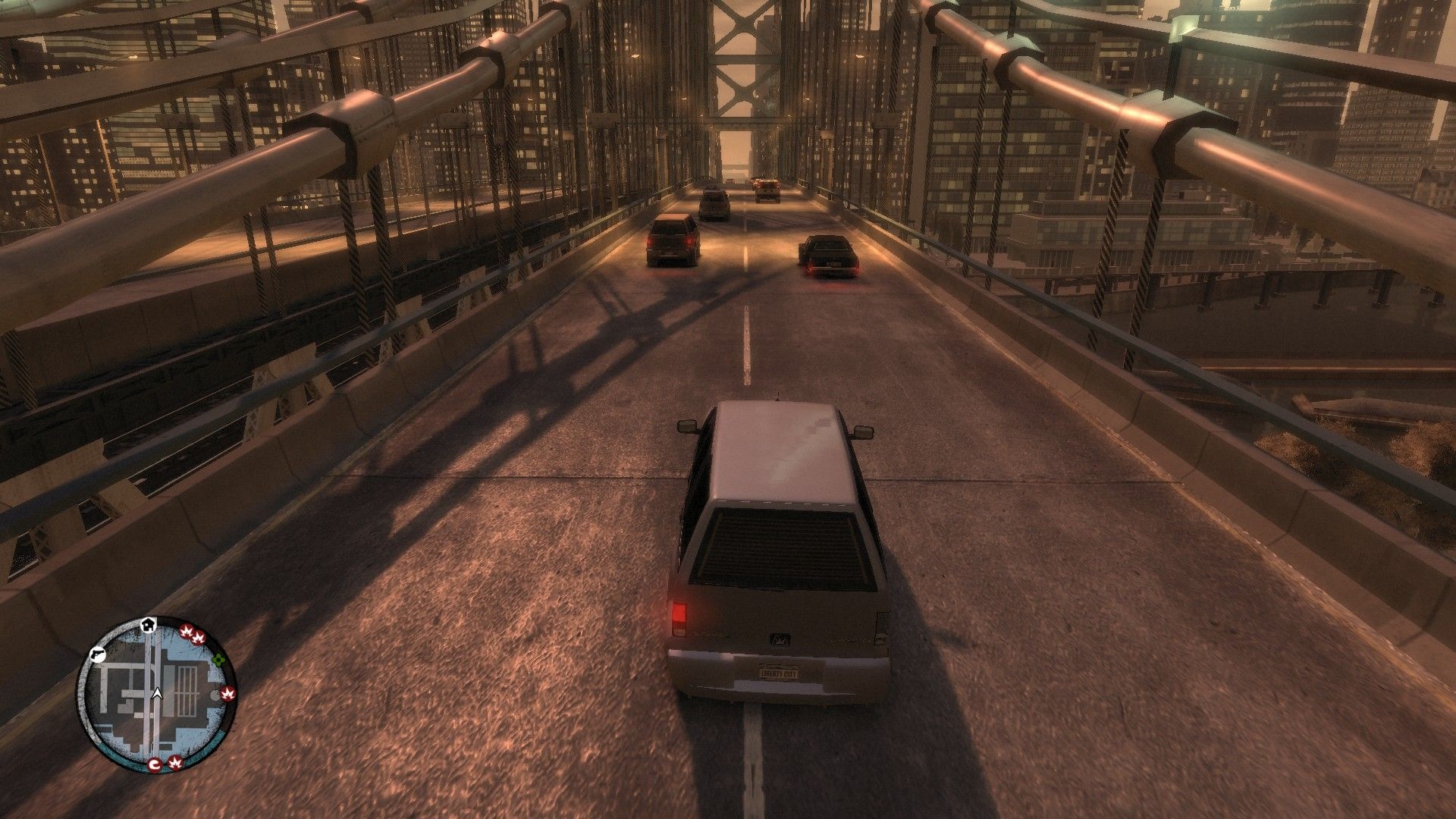Click the safehouse marker on the minimap

149,625
